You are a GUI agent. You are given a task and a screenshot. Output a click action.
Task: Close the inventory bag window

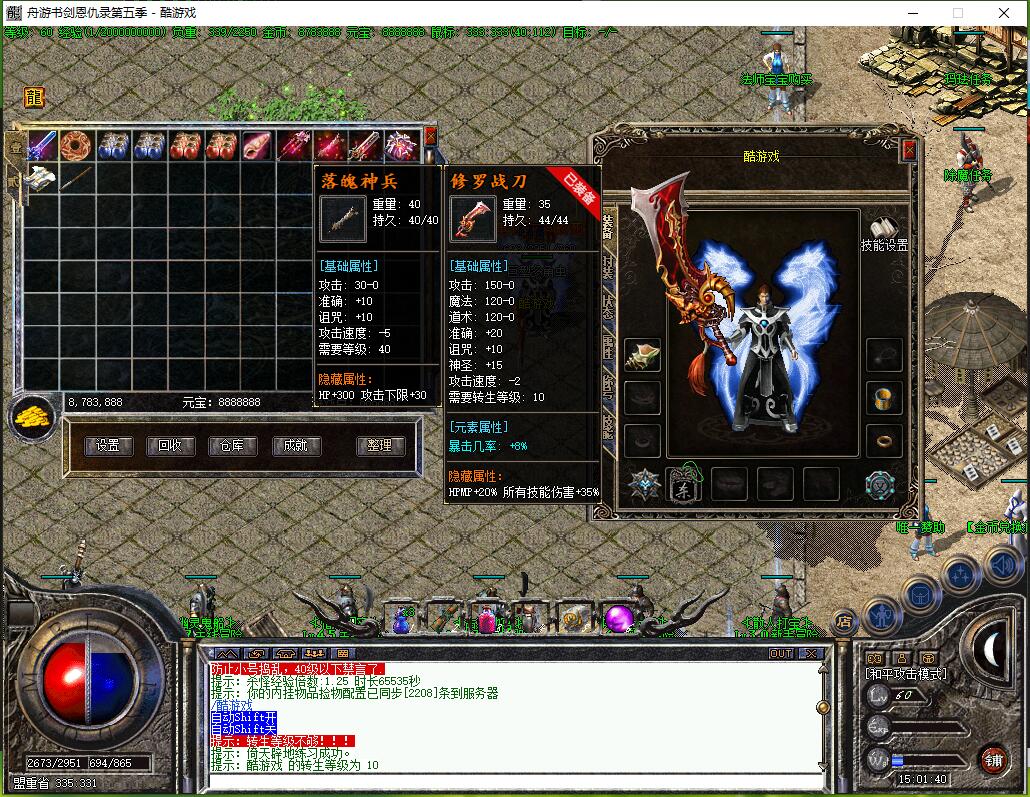[431, 135]
